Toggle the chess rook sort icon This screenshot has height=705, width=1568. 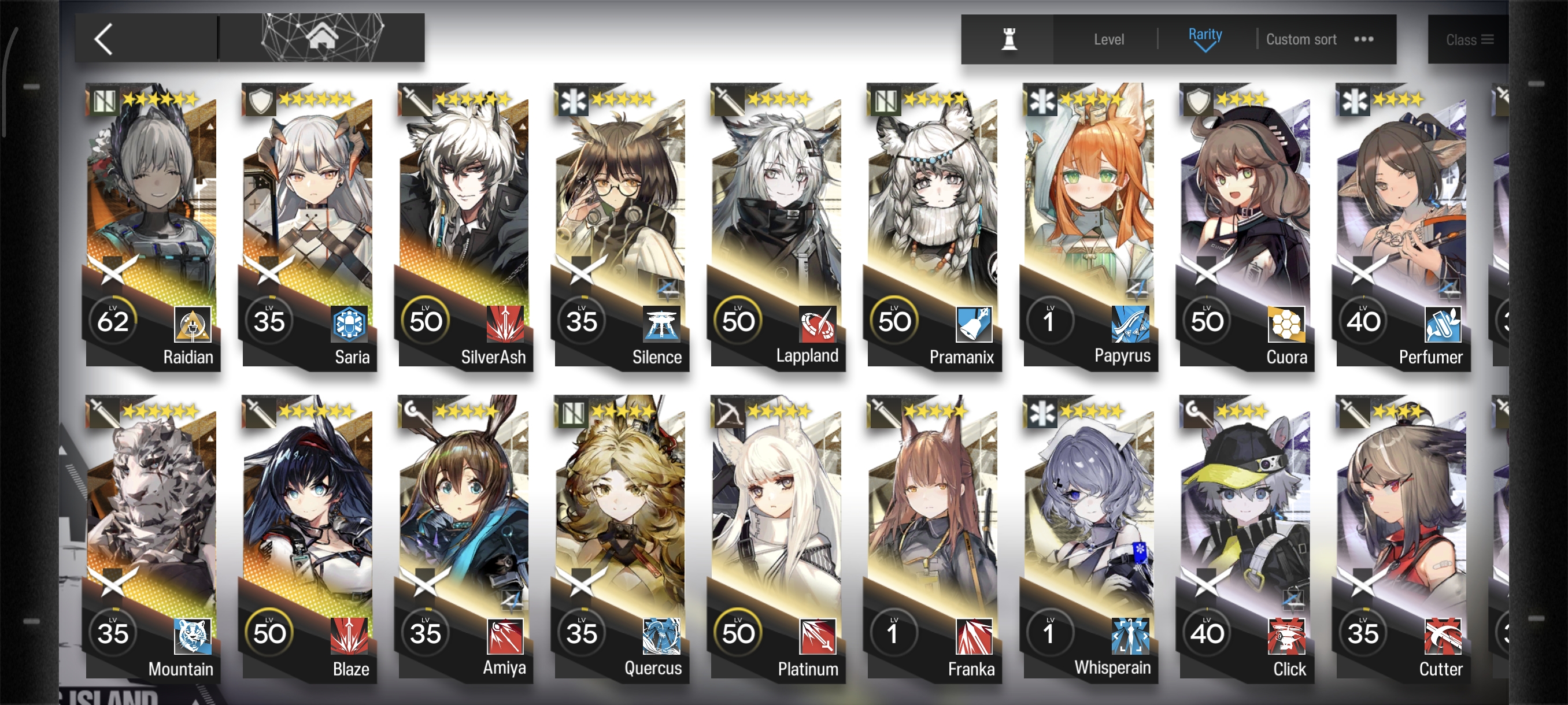1008,39
